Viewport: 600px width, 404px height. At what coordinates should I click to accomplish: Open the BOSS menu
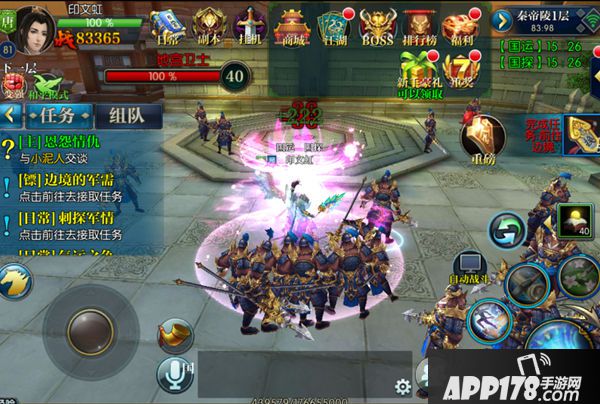377,24
